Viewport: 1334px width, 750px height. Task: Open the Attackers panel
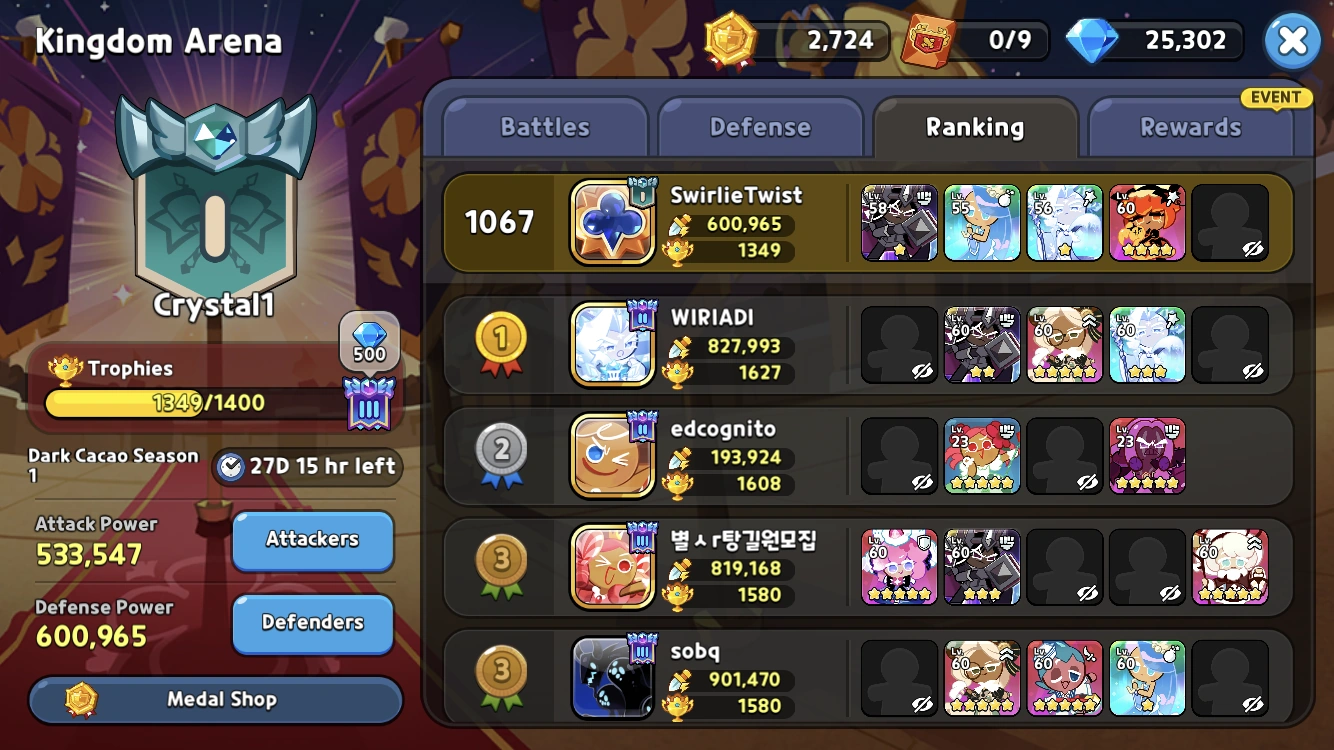(x=312, y=539)
